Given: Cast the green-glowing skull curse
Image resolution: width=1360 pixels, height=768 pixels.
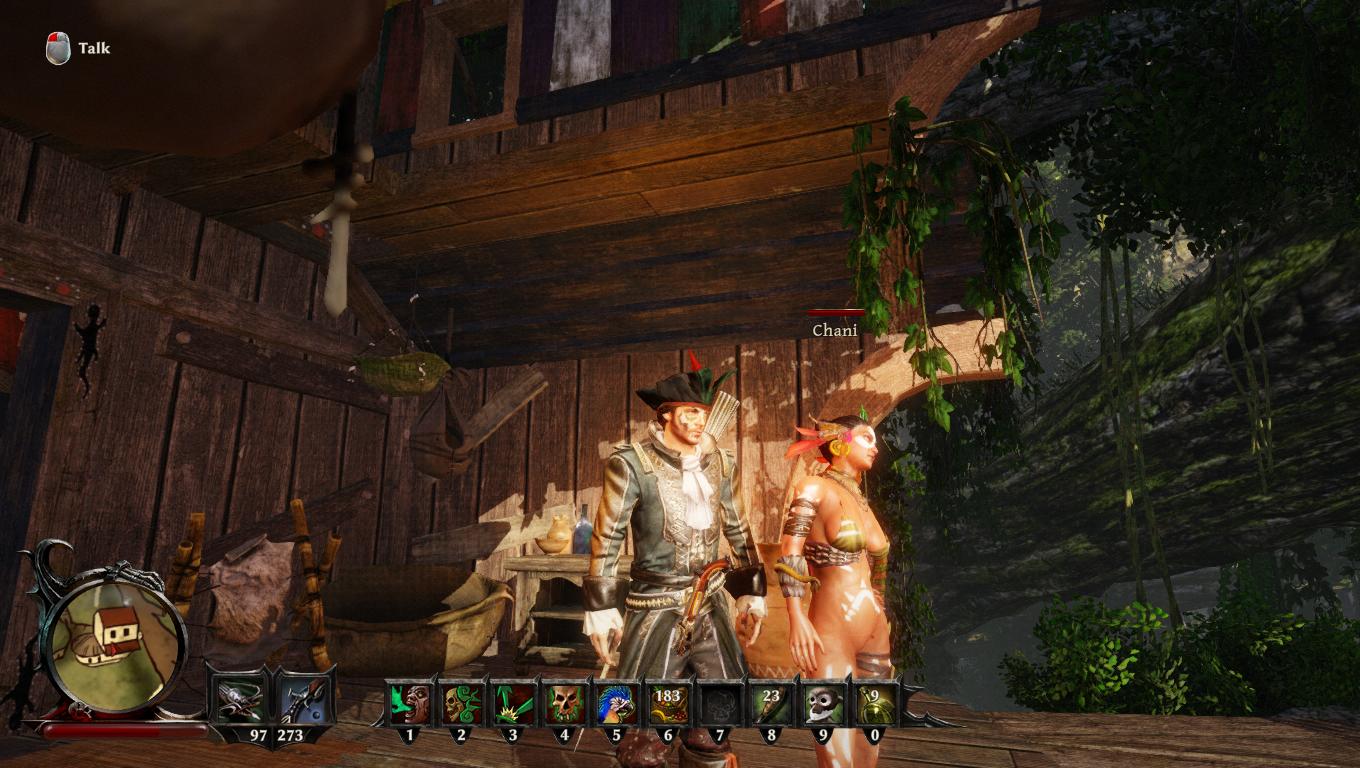Looking at the screenshot, I should pos(565,704).
